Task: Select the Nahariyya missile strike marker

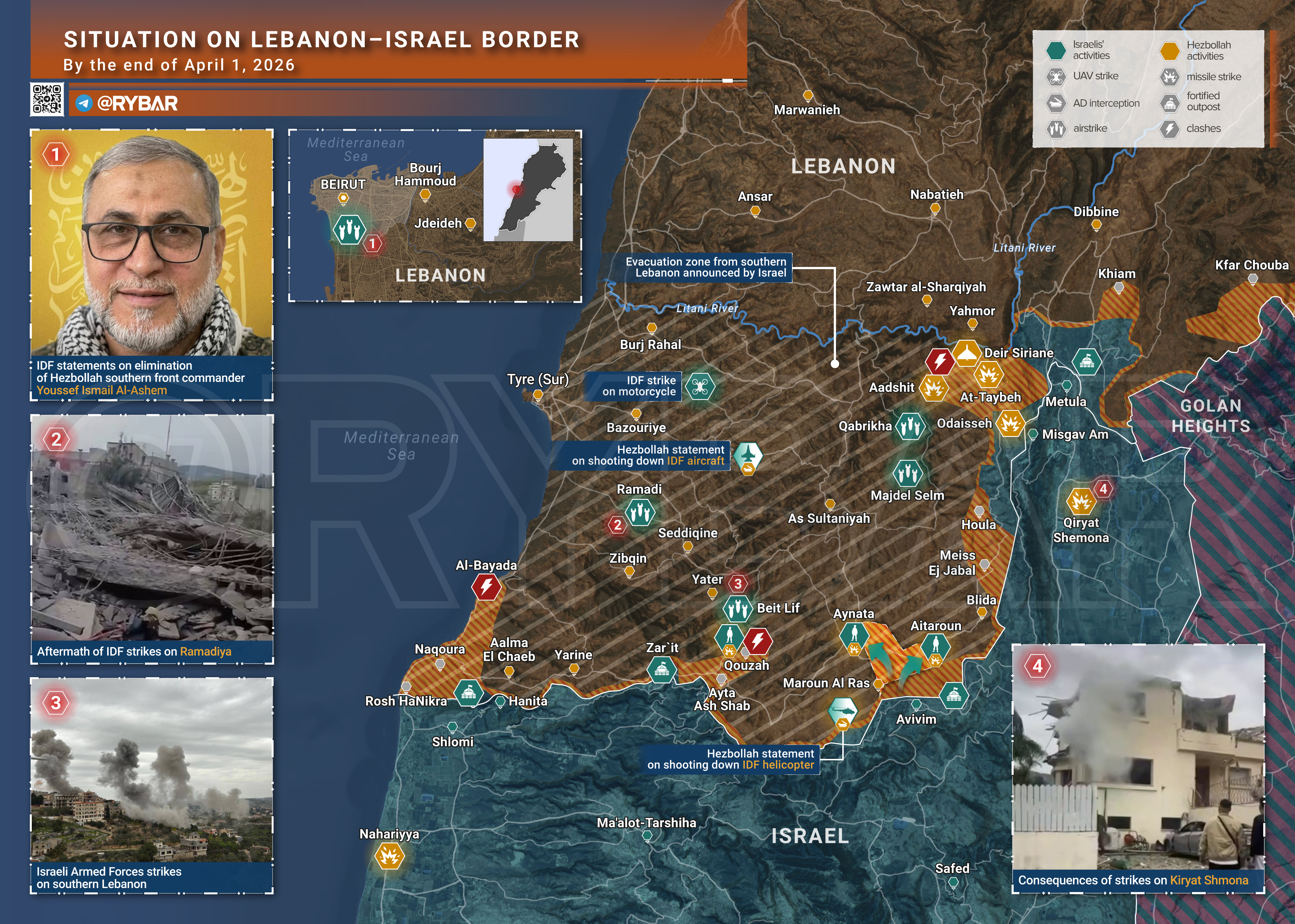Action: (389, 855)
